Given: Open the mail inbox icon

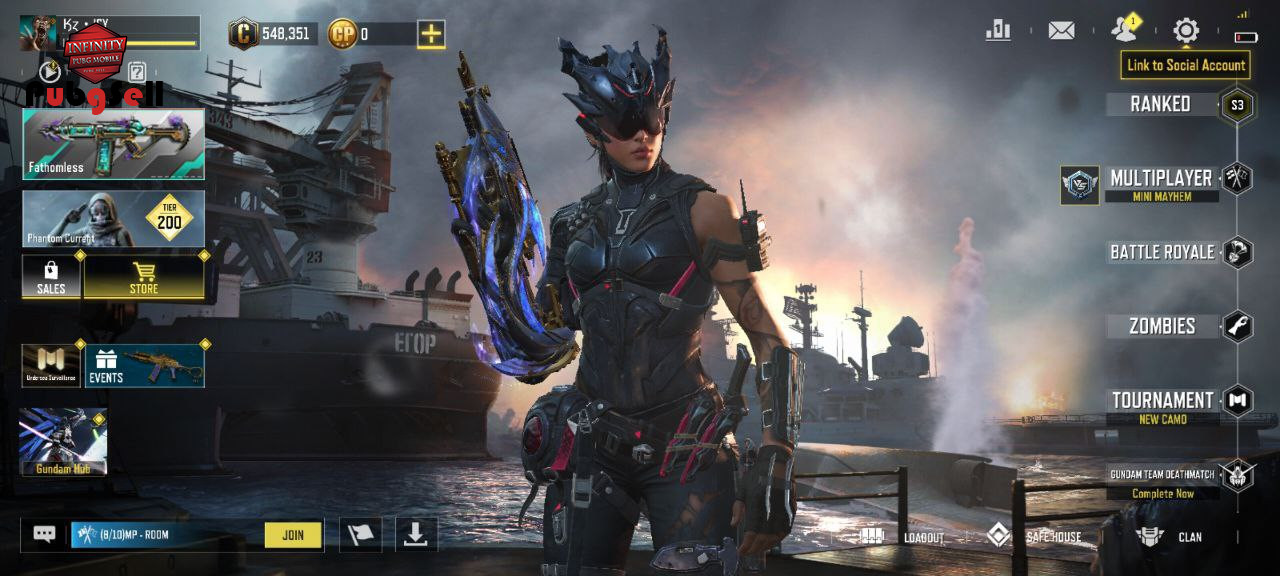Looking at the screenshot, I should point(1061,31).
